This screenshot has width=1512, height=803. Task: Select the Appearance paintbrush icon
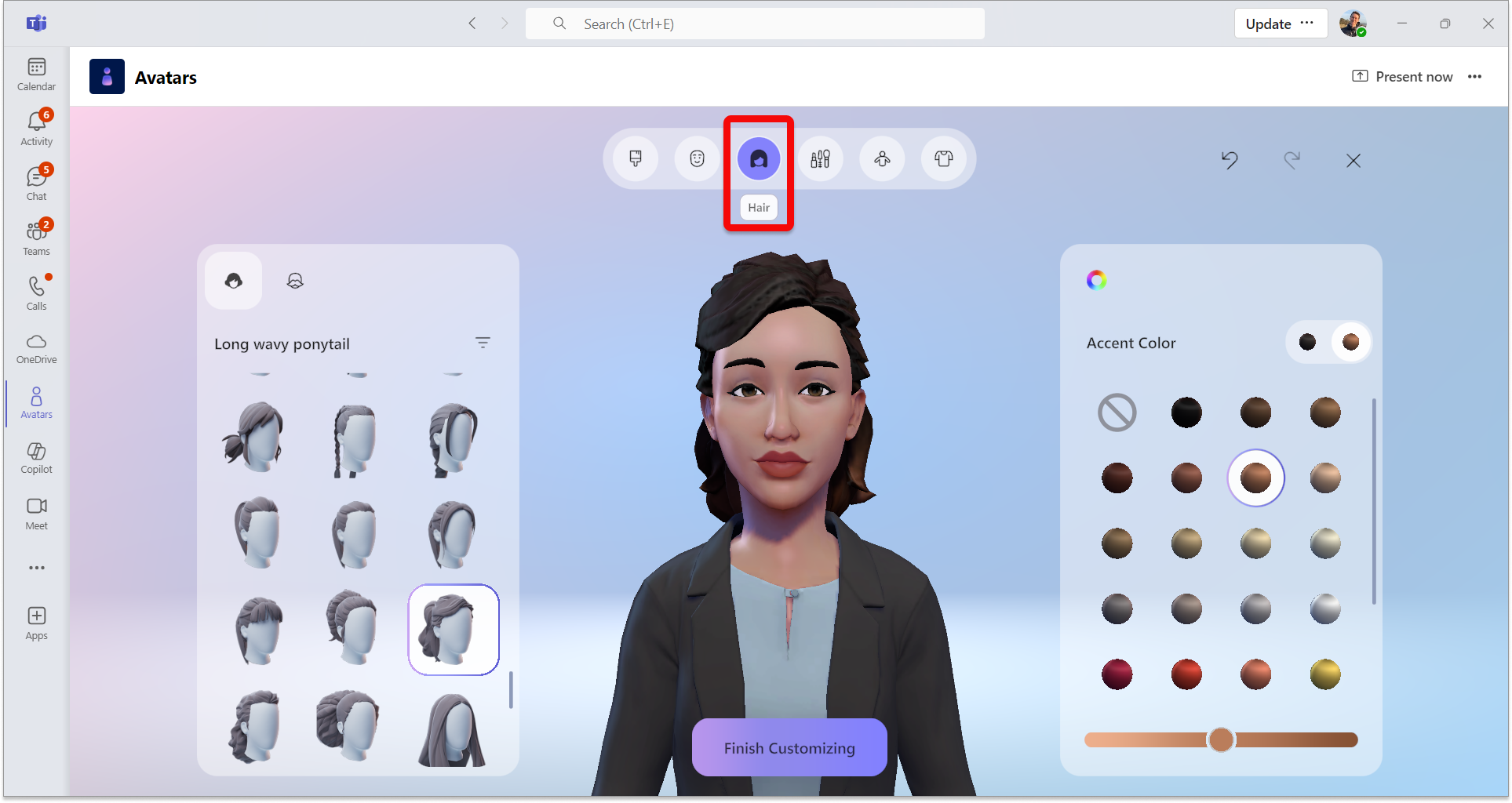click(x=636, y=158)
